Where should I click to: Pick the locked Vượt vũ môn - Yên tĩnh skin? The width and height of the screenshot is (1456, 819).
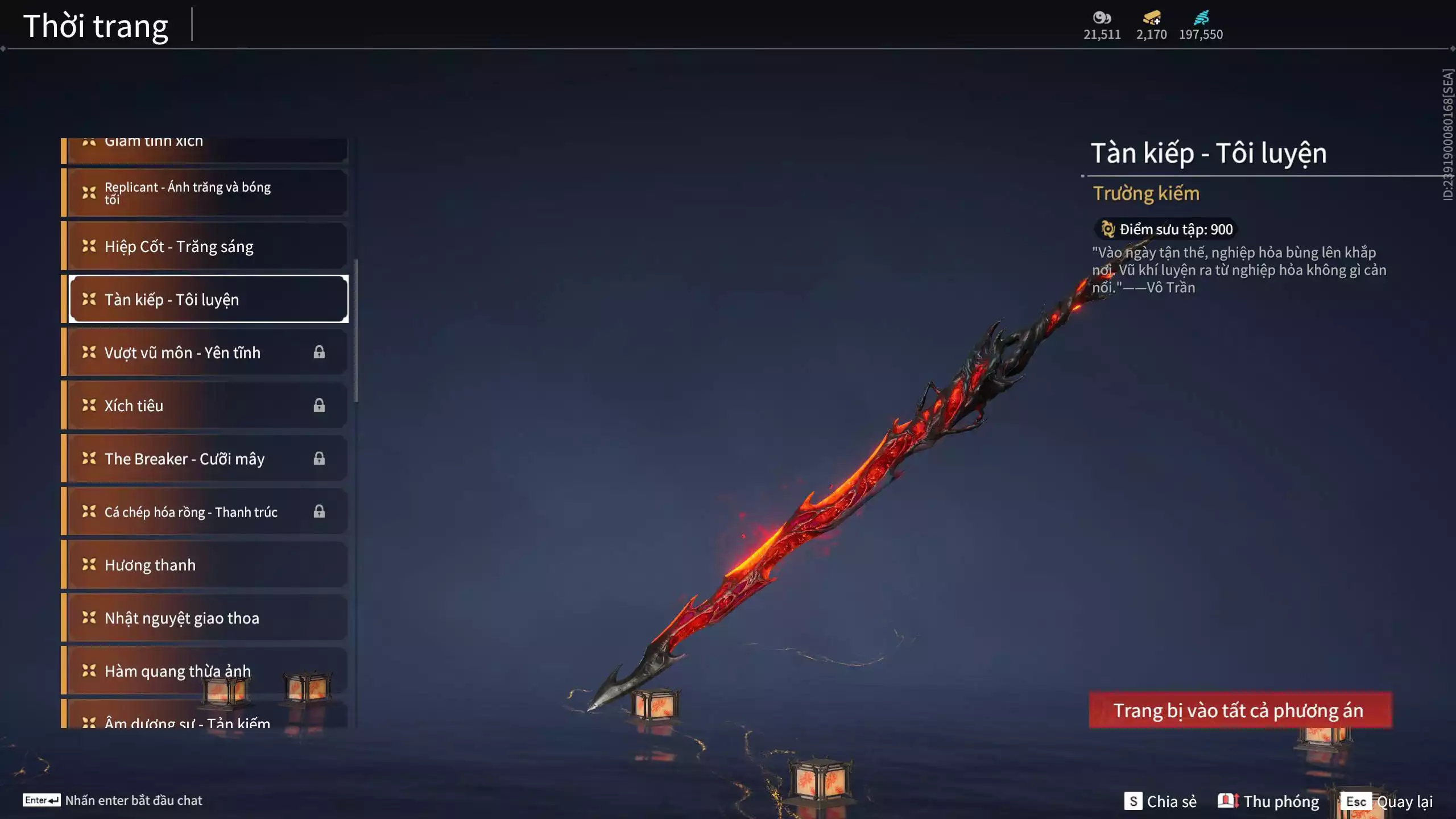[205, 353]
